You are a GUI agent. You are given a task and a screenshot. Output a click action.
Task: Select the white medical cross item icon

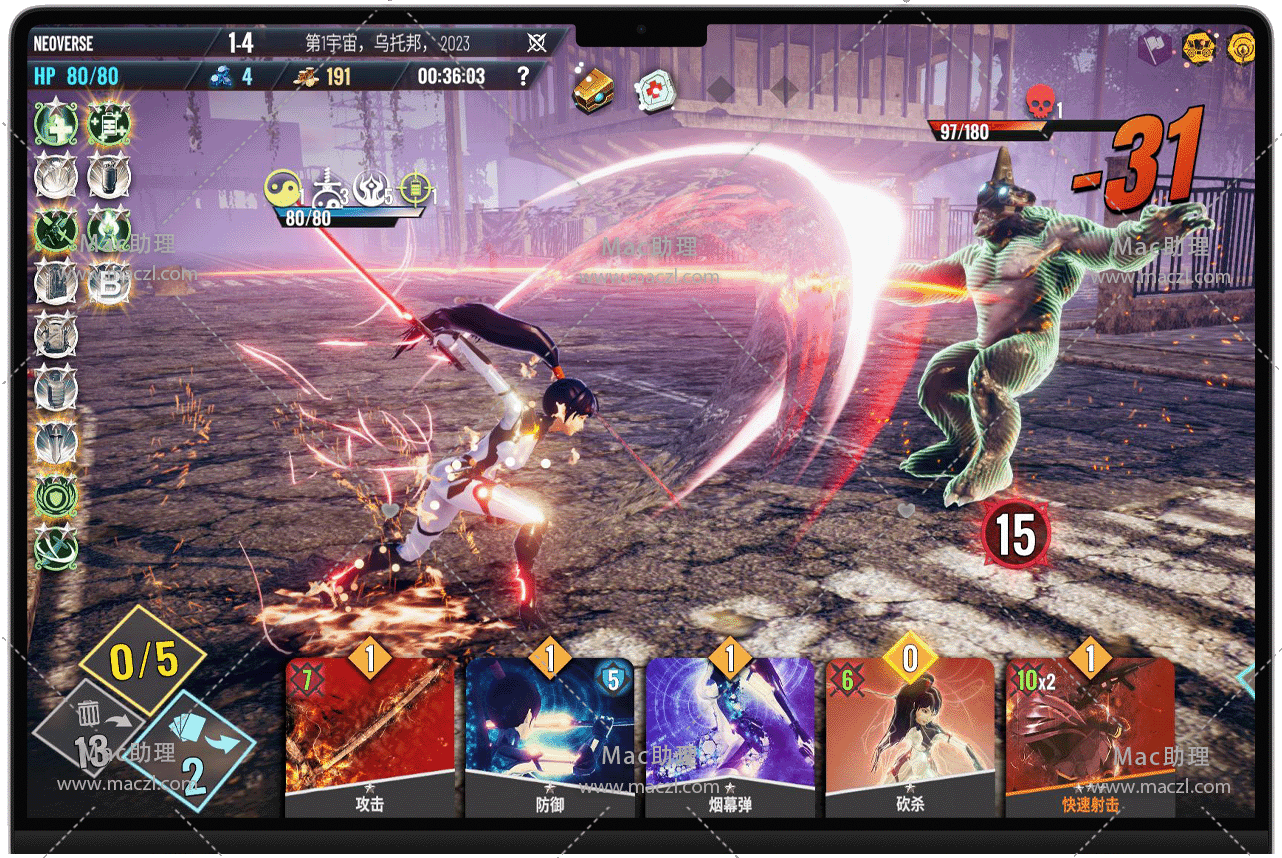point(656,90)
